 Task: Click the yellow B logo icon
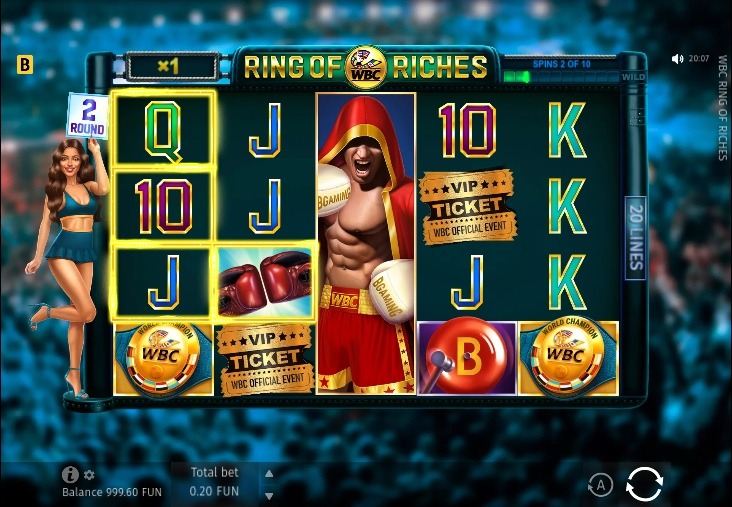tap(25, 65)
